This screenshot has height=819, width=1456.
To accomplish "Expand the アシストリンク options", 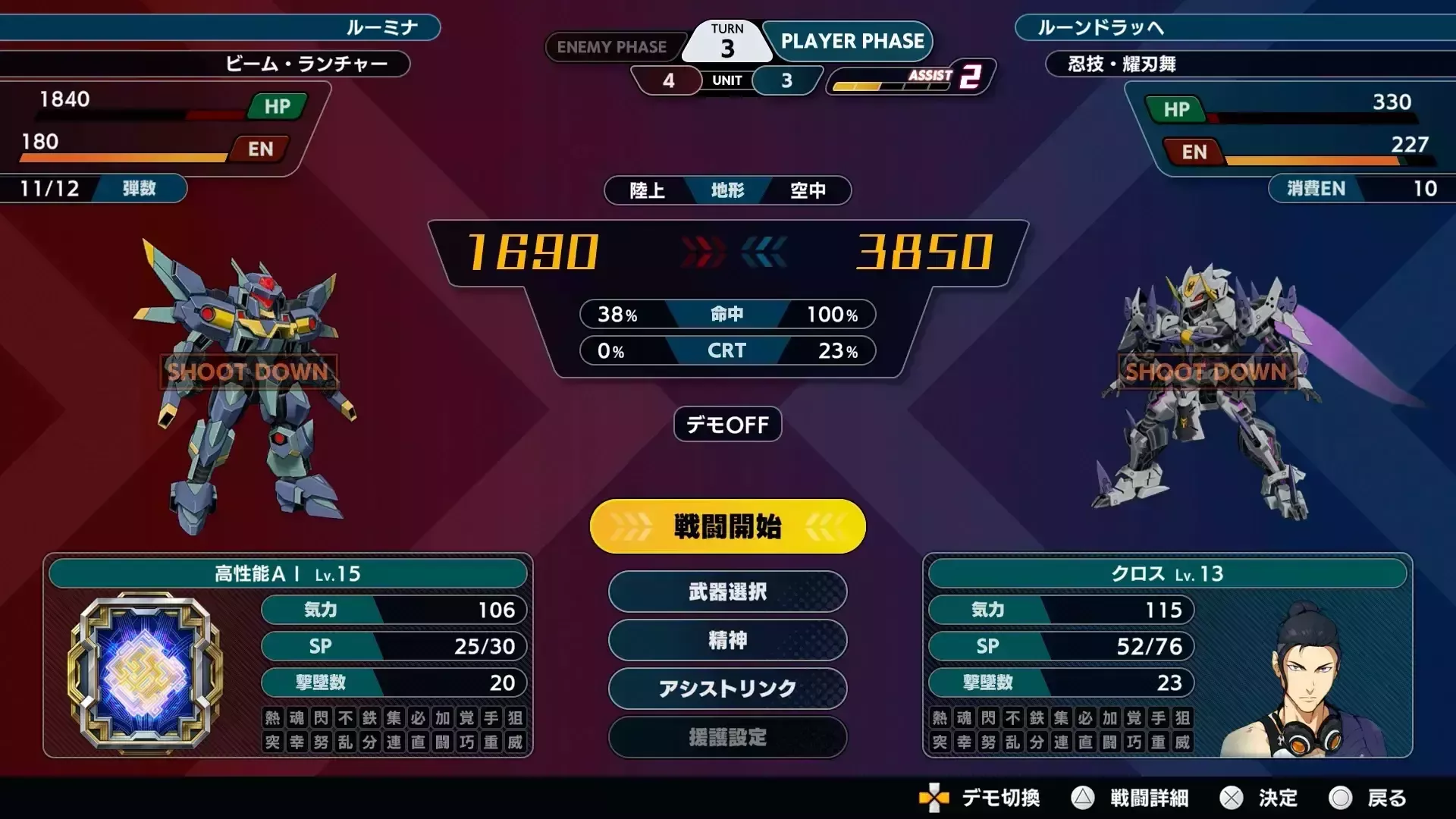I will (726, 689).
